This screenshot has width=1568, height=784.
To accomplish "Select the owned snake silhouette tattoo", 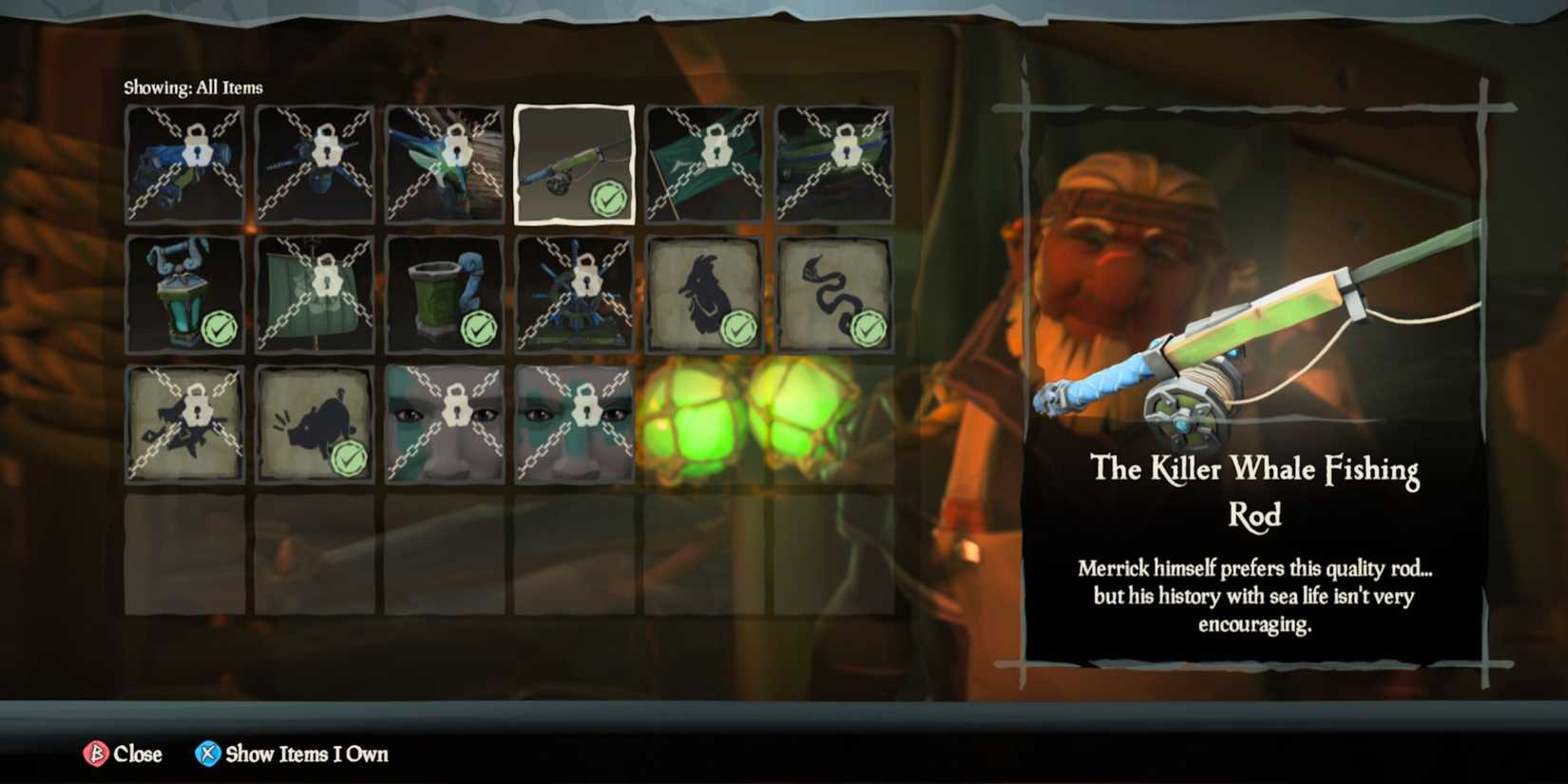I will point(834,294).
